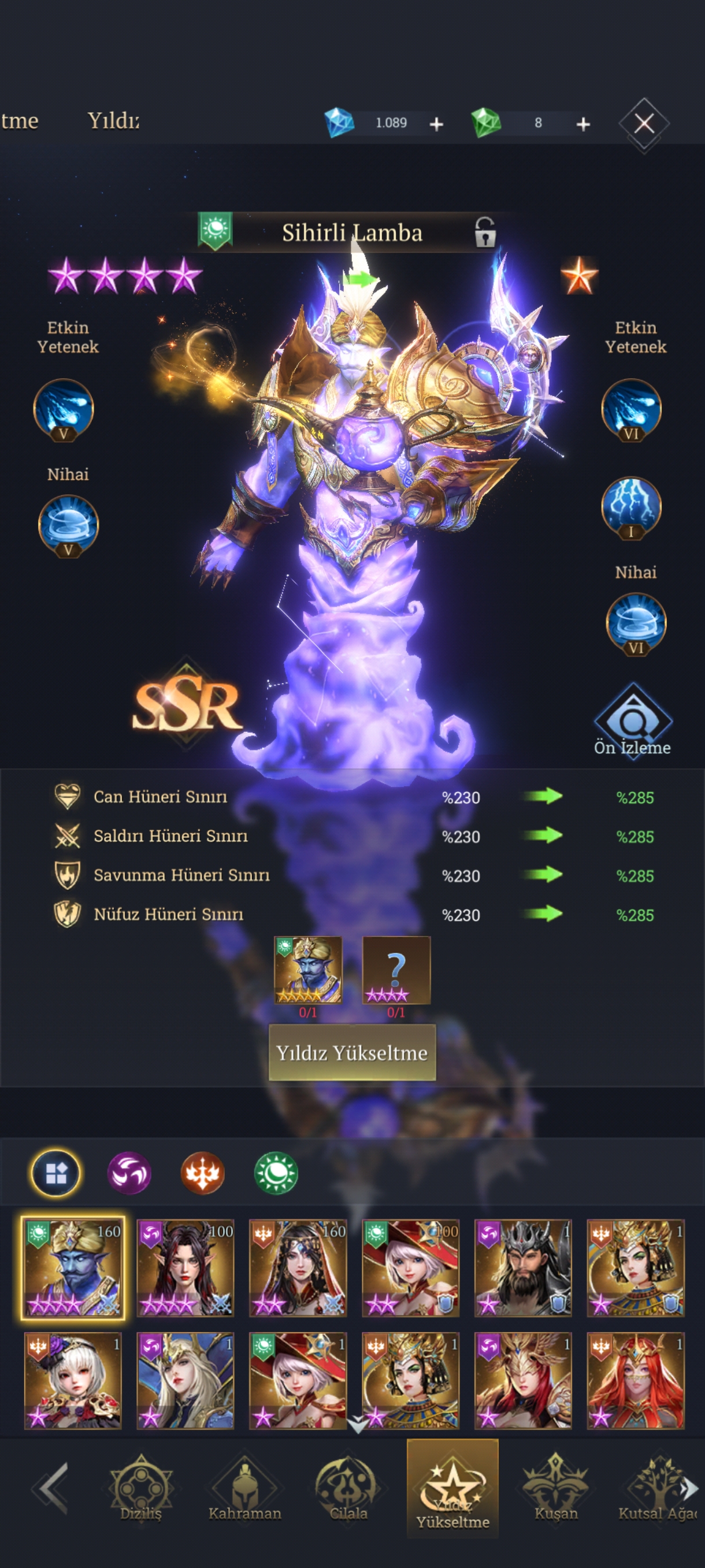Screen dimensions: 705x1568
Task: Filter heroes by purple swirl faction
Action: 129,1173
